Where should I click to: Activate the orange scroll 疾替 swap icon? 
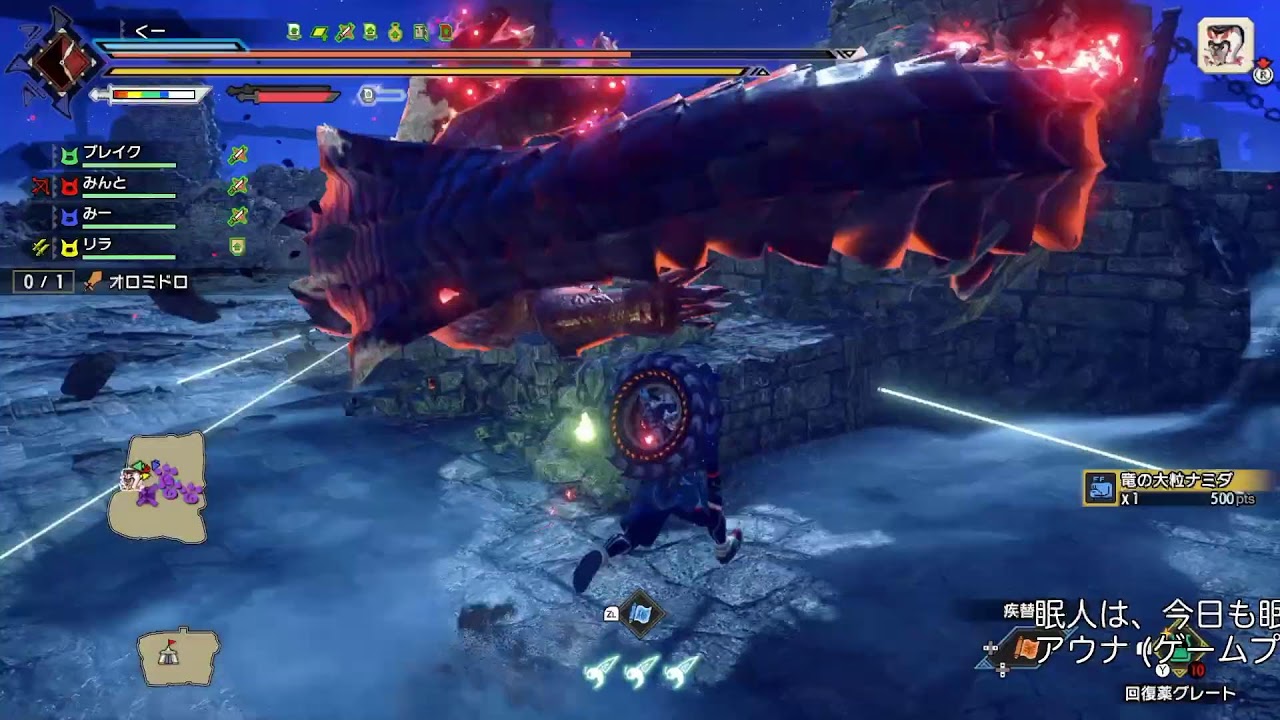click(1025, 649)
